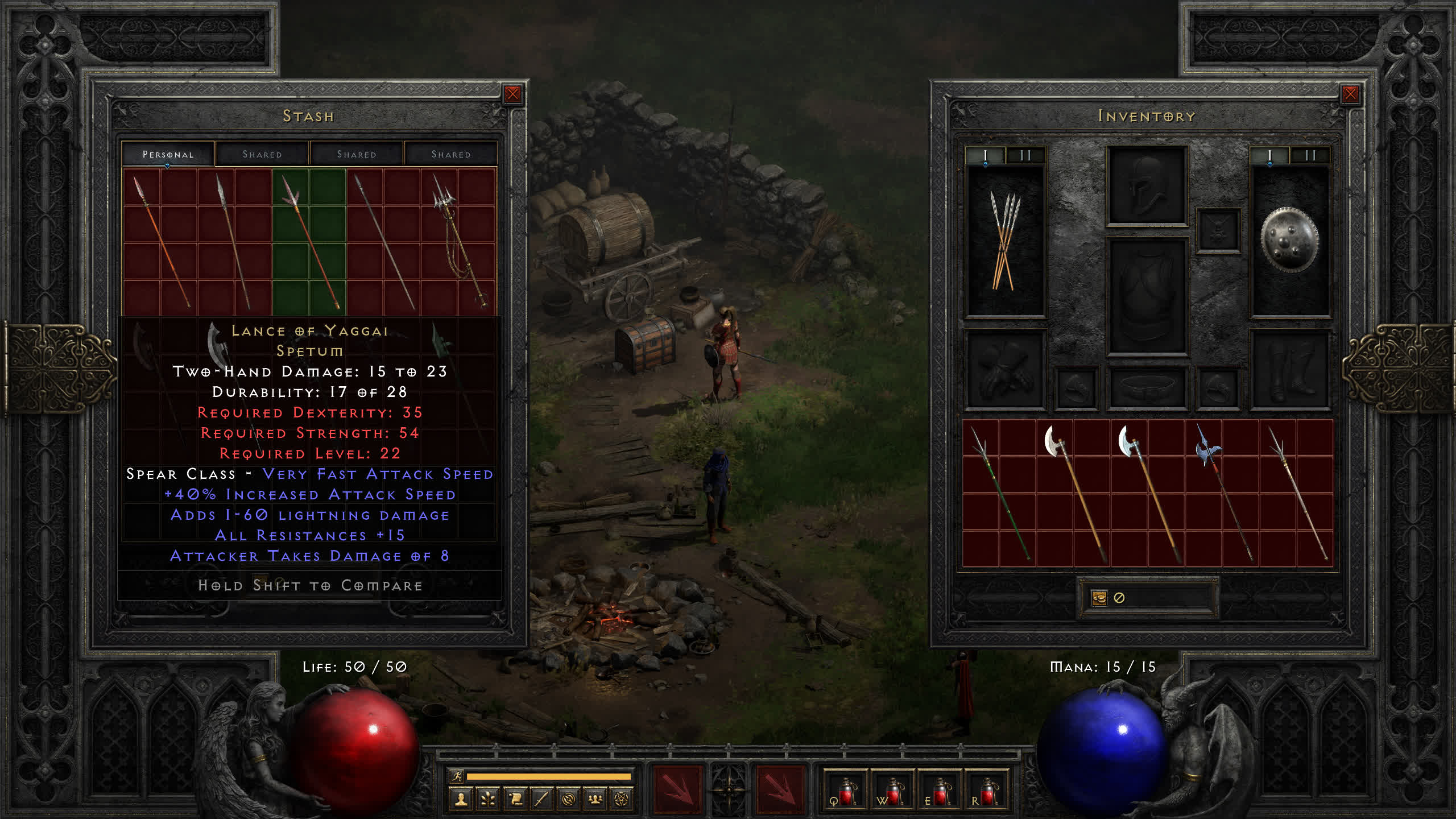This screenshot has height=819, width=1456.
Task: Pick the highlighted spetum in the stash
Action: (x=309, y=242)
